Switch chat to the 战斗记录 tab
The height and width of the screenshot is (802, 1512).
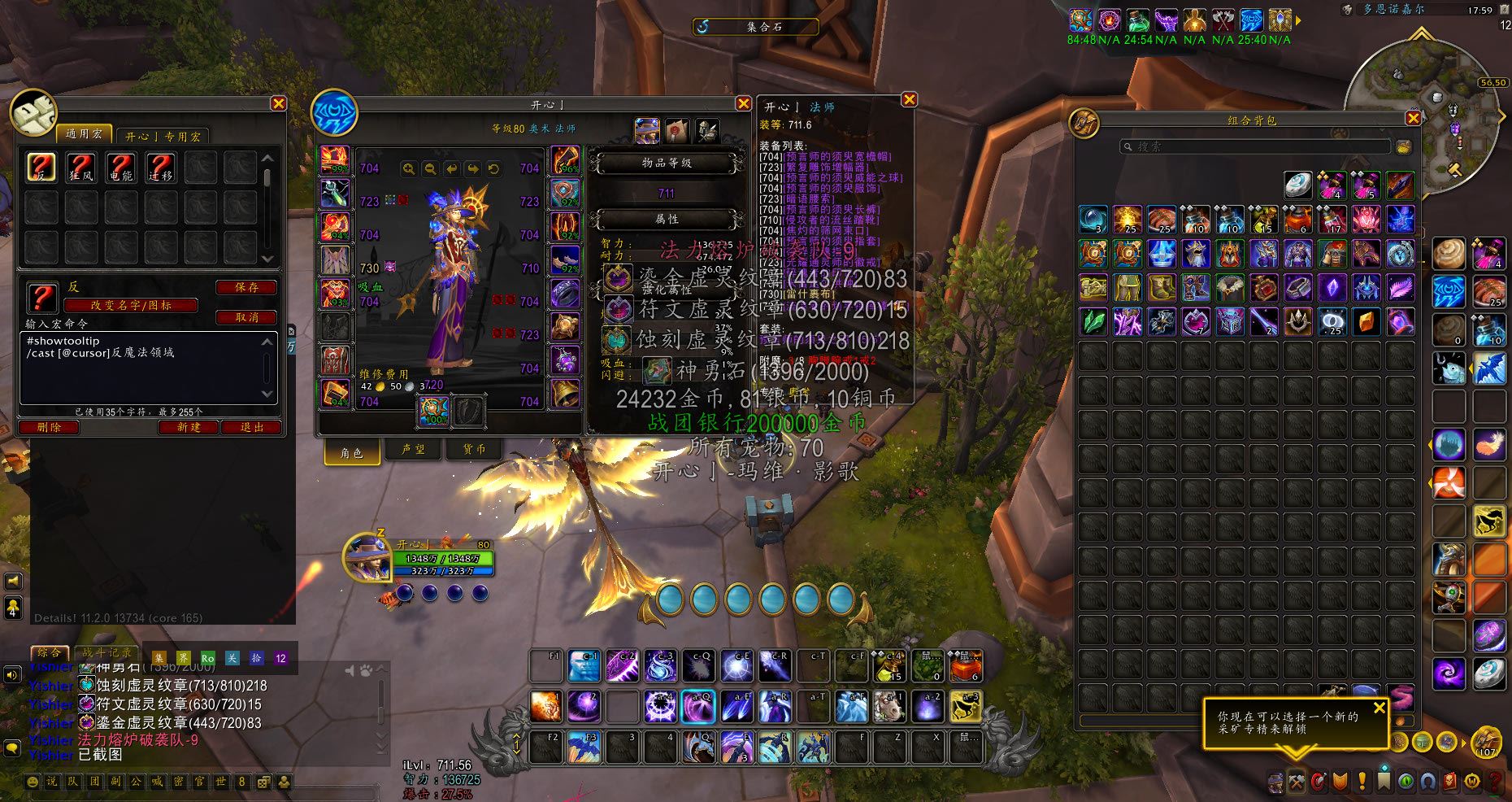pos(106,652)
